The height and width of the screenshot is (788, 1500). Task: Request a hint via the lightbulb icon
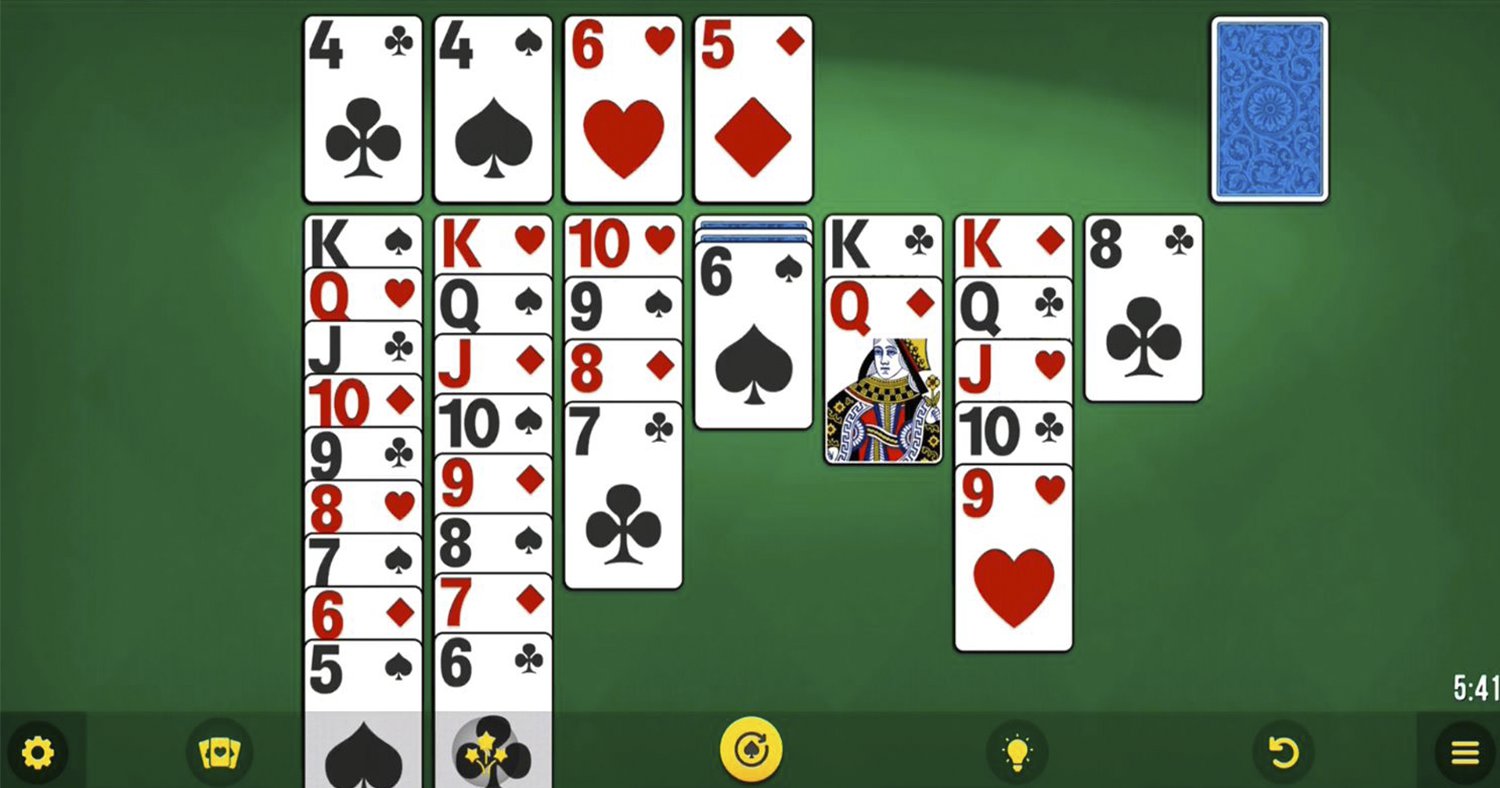[x=1018, y=751]
